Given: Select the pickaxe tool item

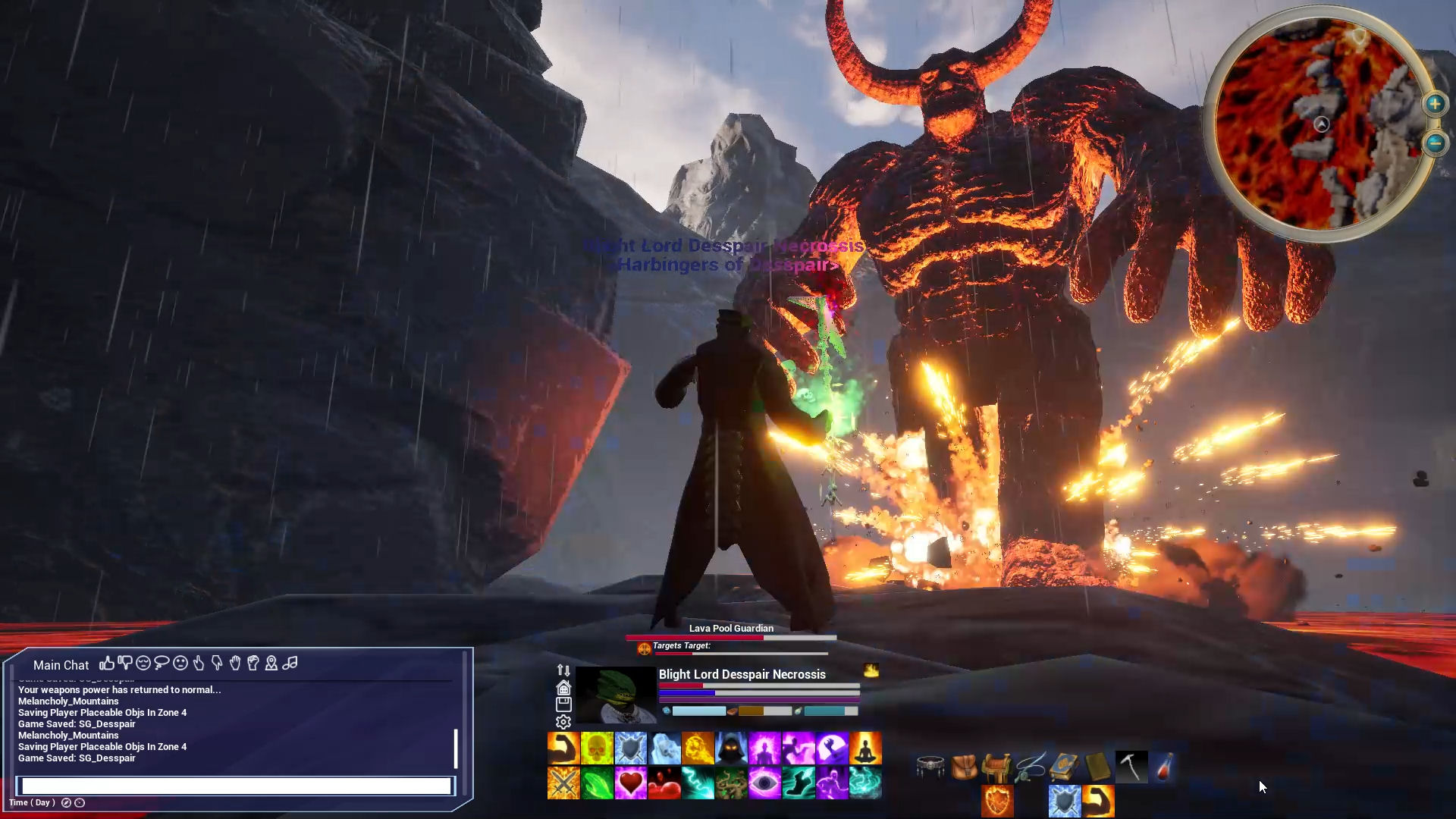Looking at the screenshot, I should click(1131, 767).
